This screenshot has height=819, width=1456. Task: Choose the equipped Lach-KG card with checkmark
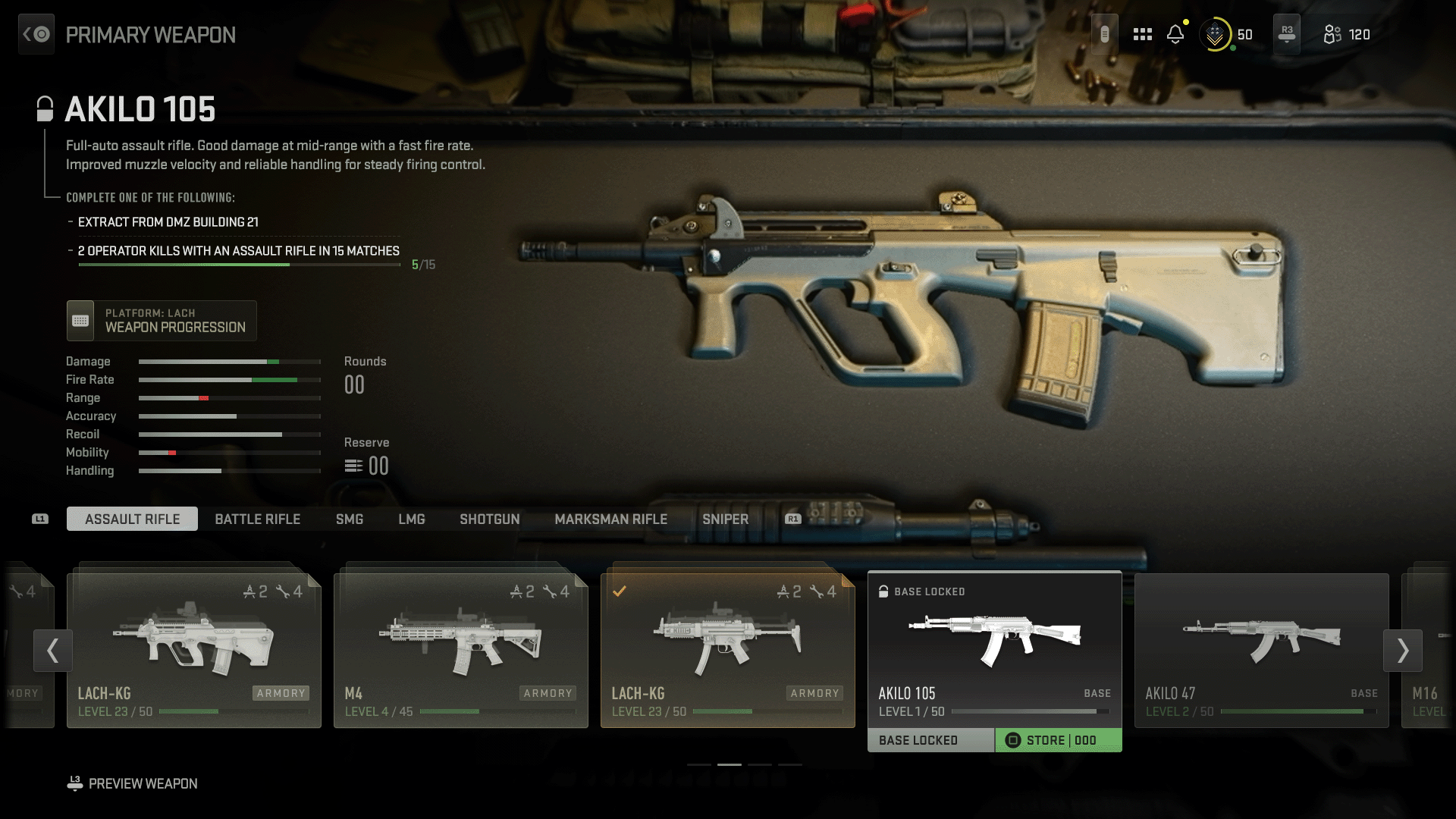coord(727,650)
